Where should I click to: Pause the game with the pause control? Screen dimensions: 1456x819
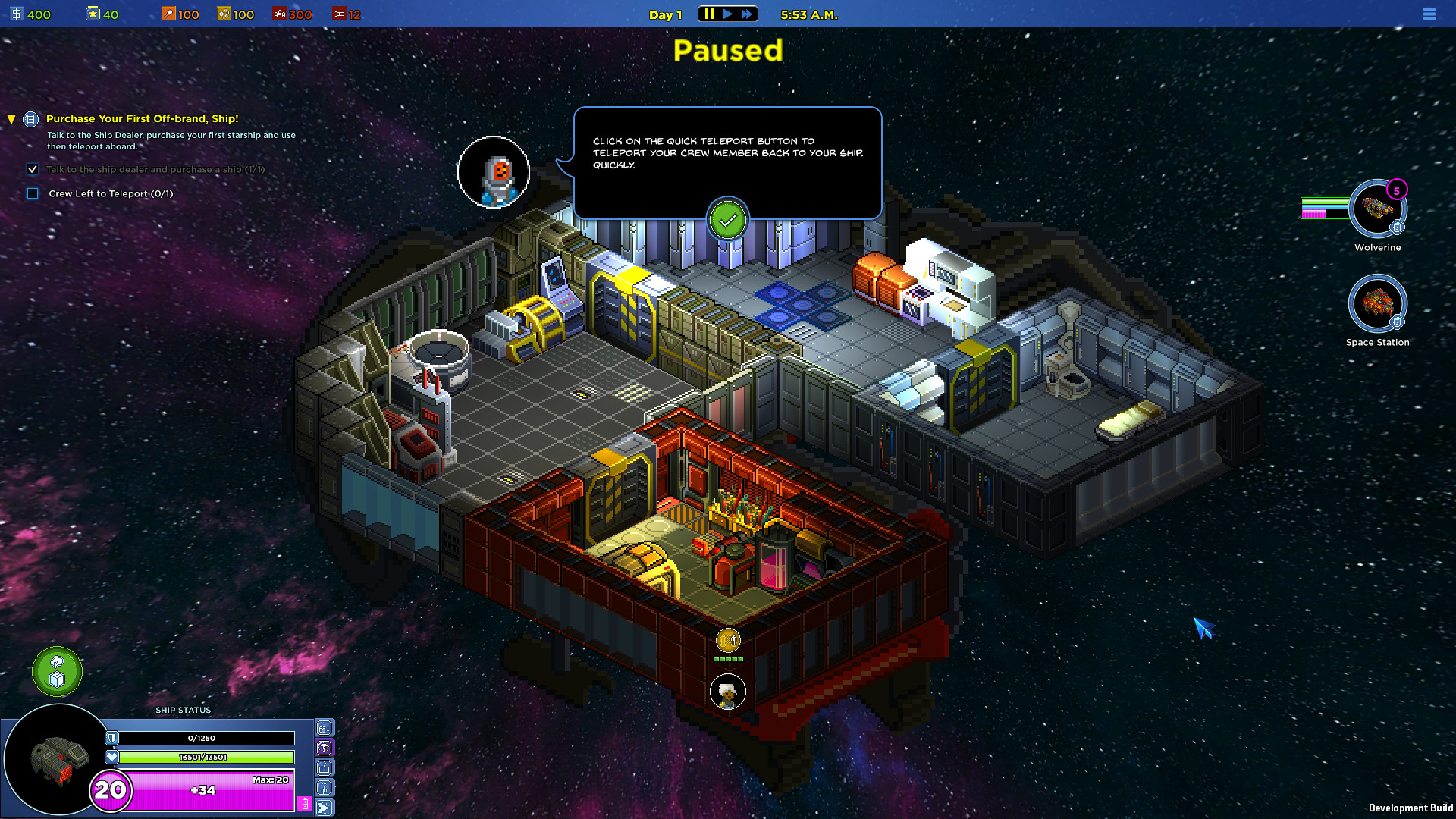pos(709,14)
